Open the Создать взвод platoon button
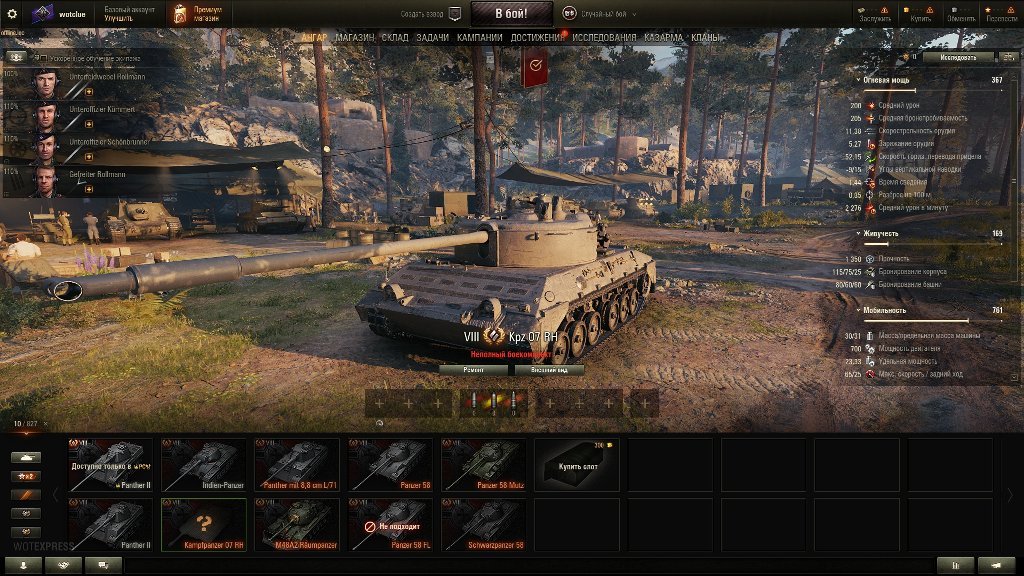This screenshot has width=1024, height=576. click(x=432, y=14)
